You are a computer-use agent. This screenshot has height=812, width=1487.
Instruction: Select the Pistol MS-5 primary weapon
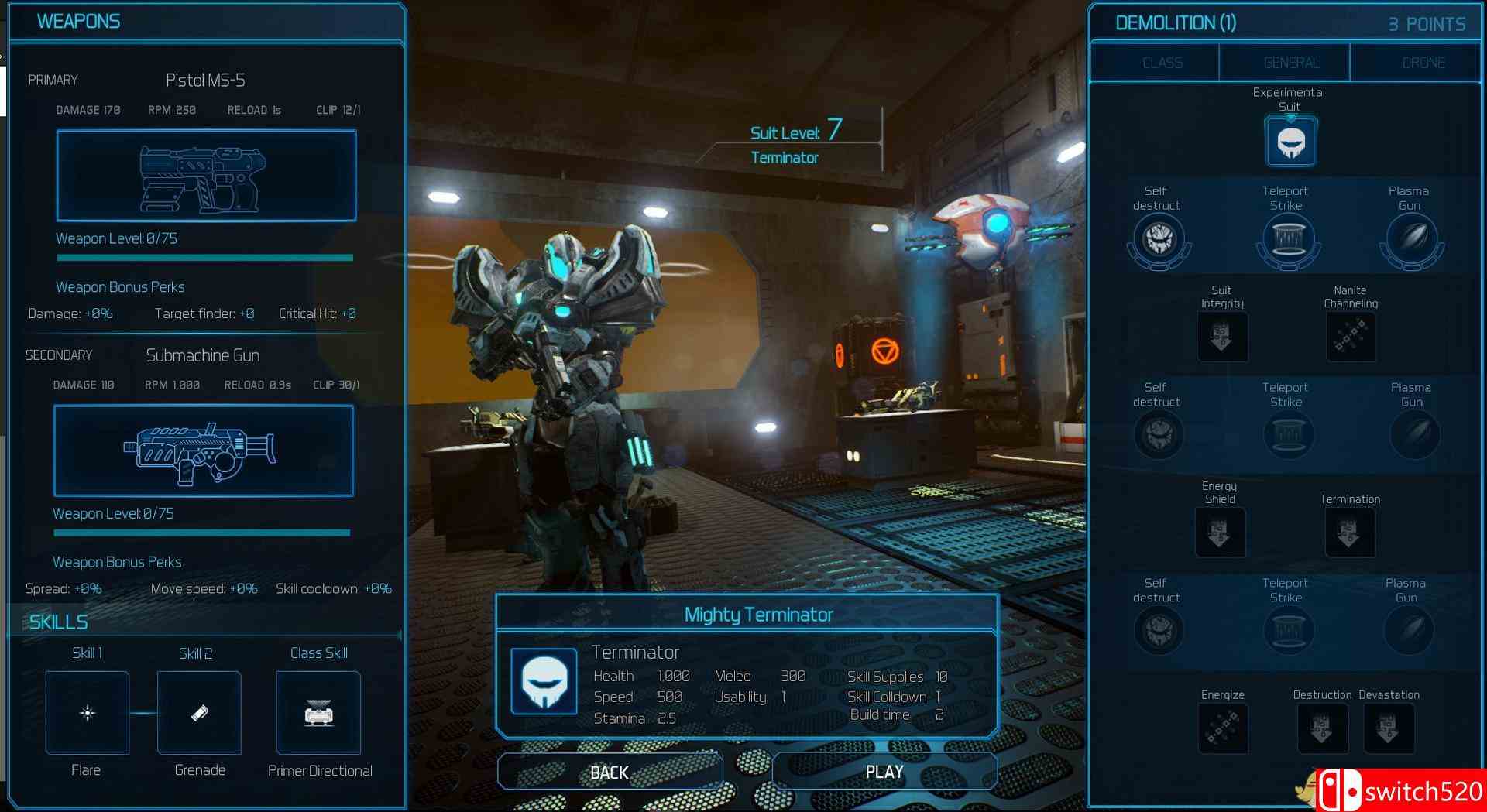click(206, 176)
